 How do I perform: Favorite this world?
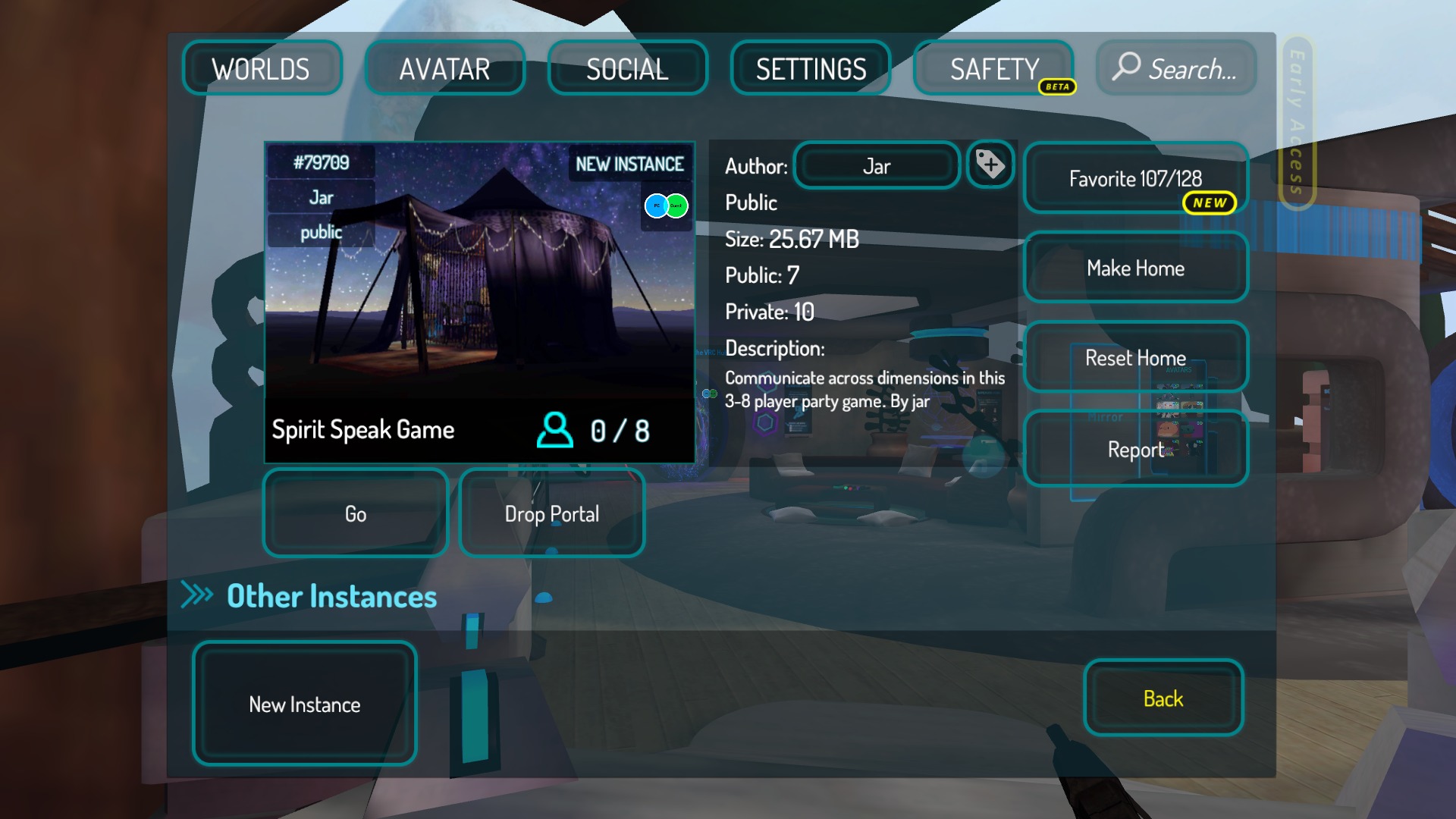[x=1135, y=179]
